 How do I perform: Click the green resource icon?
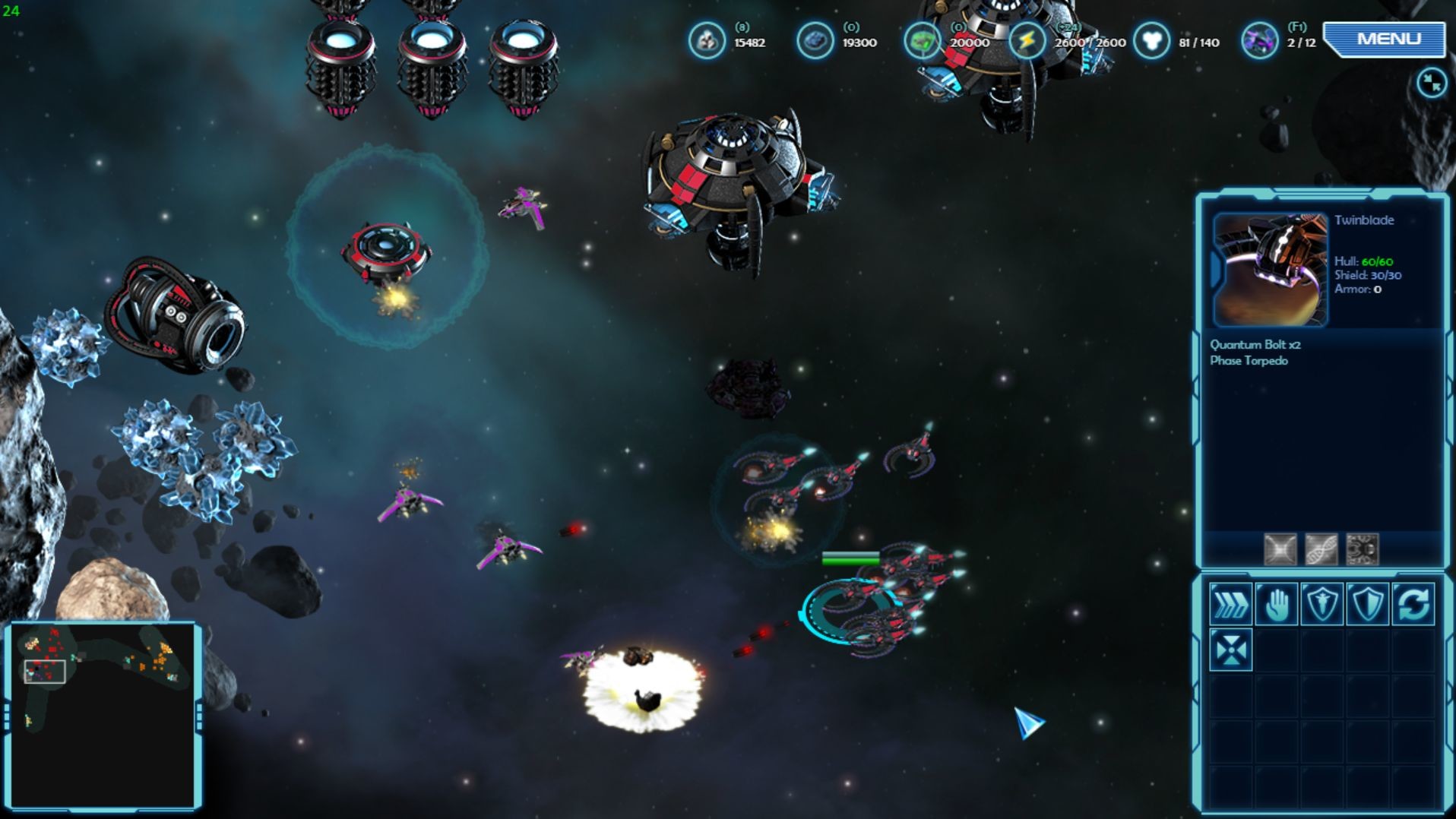pos(922,40)
